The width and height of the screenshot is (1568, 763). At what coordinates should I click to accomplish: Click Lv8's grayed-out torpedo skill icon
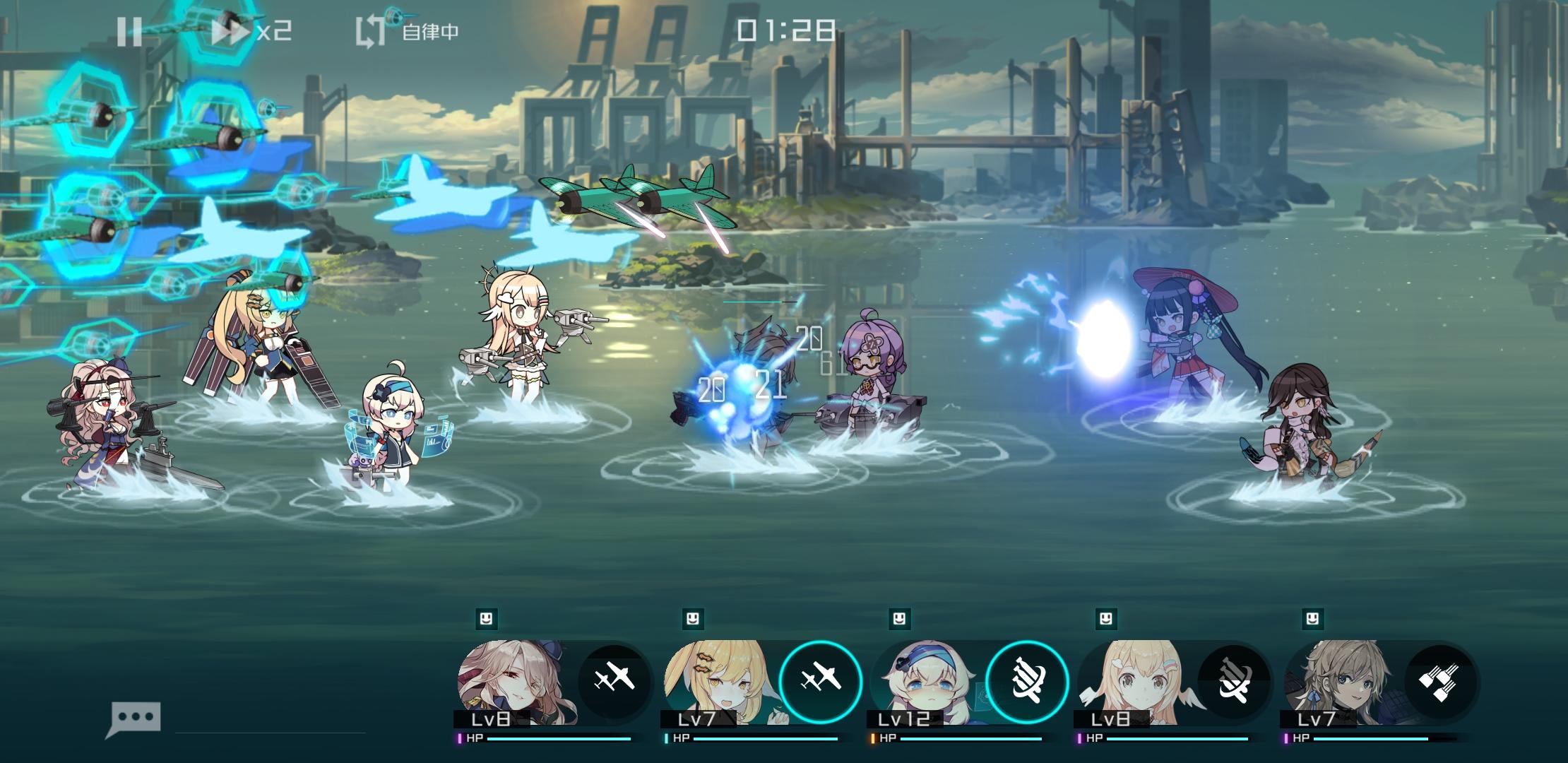pyautogui.click(x=1233, y=680)
